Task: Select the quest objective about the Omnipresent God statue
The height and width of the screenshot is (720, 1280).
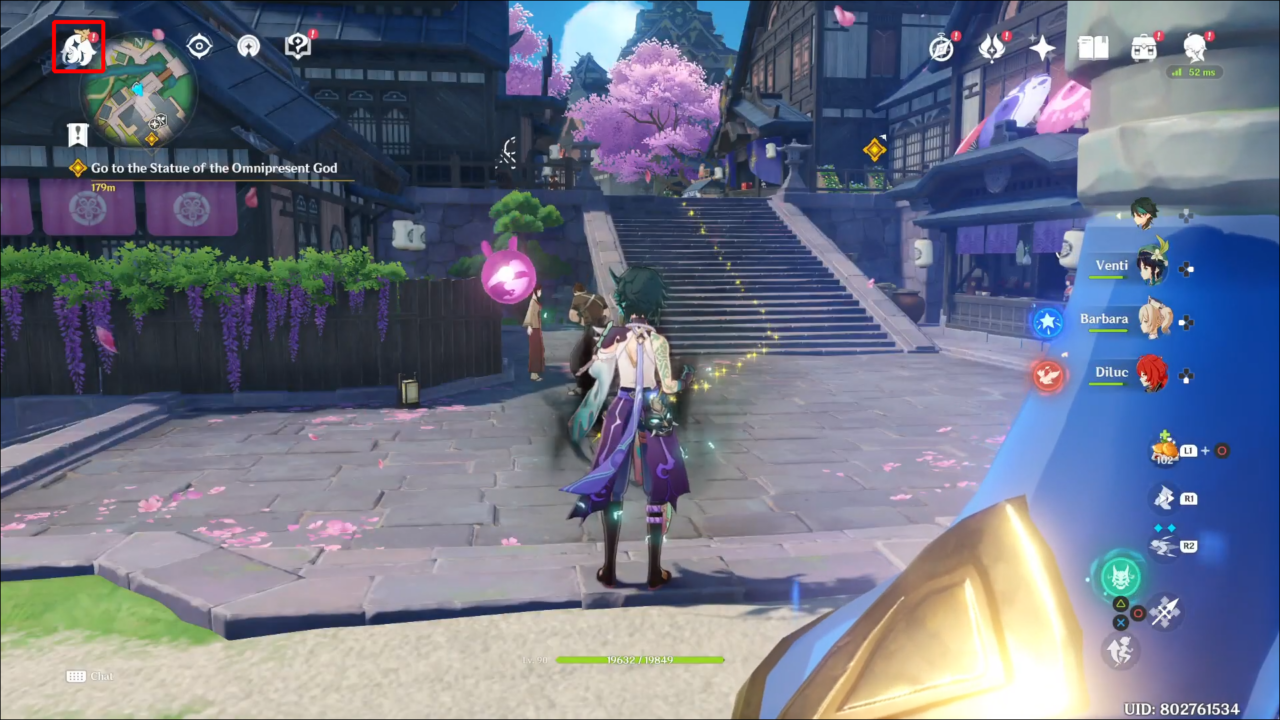Action: pyautogui.click(x=213, y=168)
